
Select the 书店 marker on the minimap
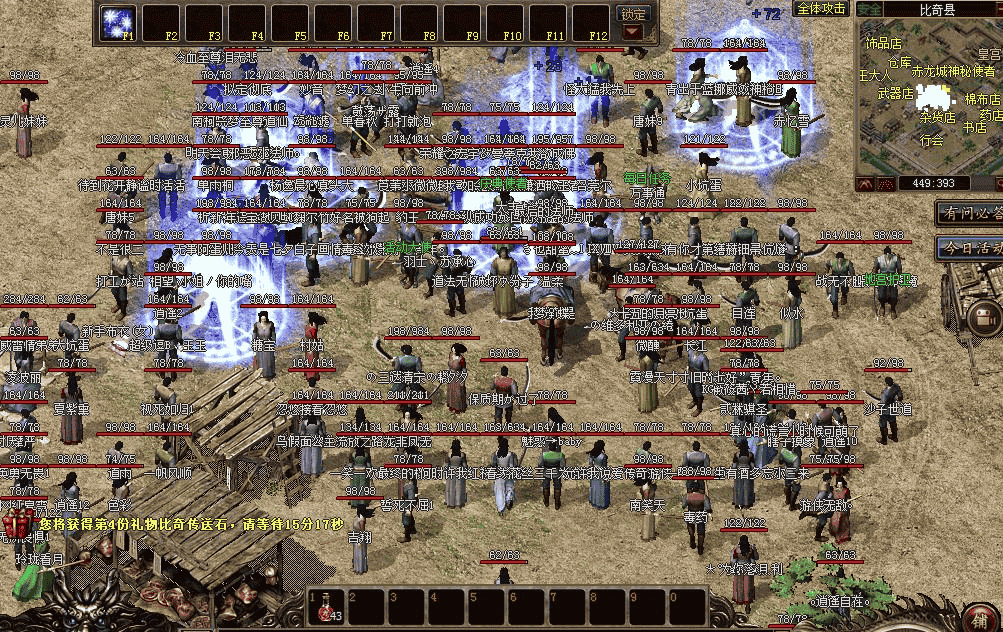tap(974, 128)
